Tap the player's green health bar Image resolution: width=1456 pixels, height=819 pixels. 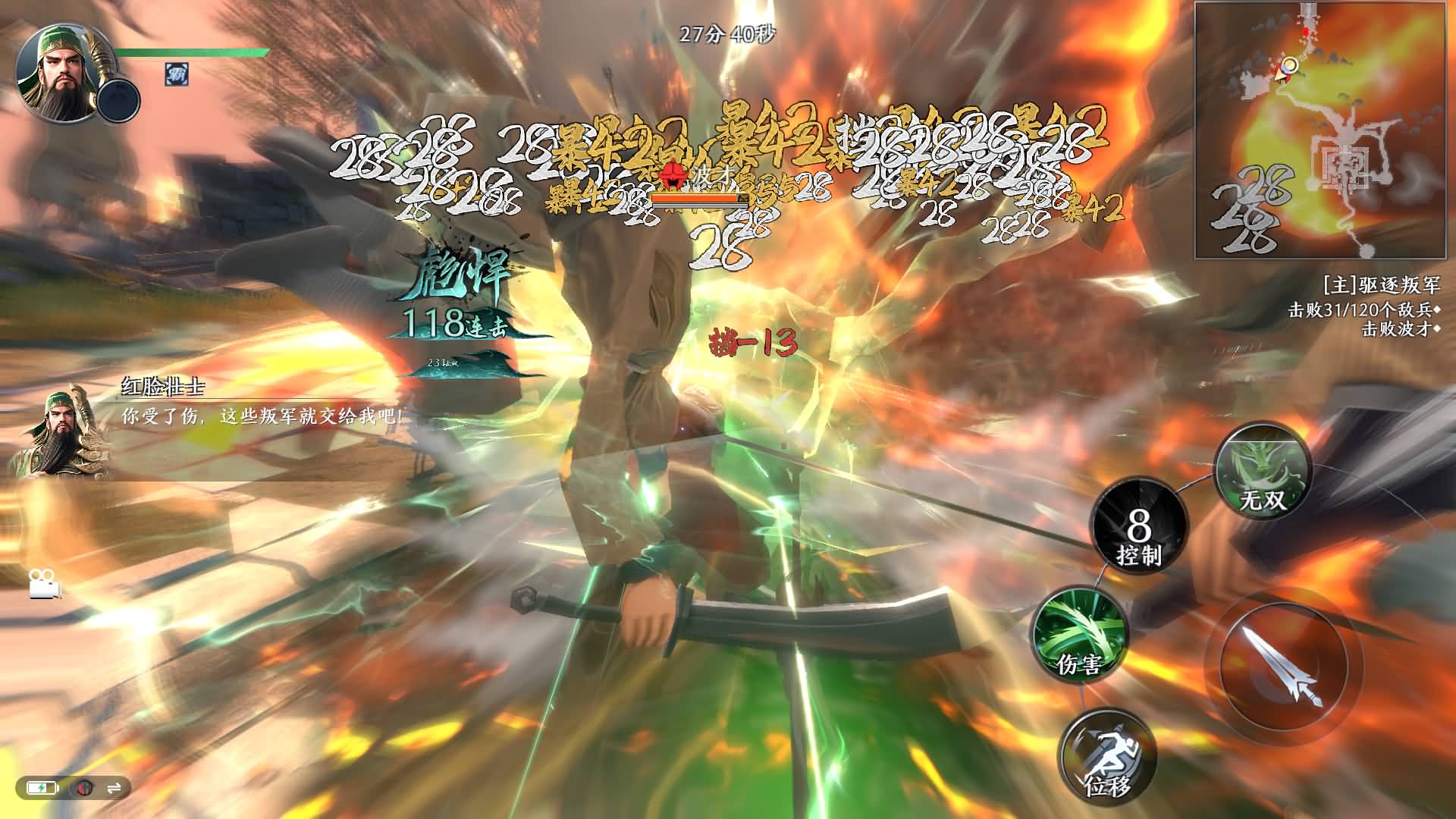tap(190, 53)
